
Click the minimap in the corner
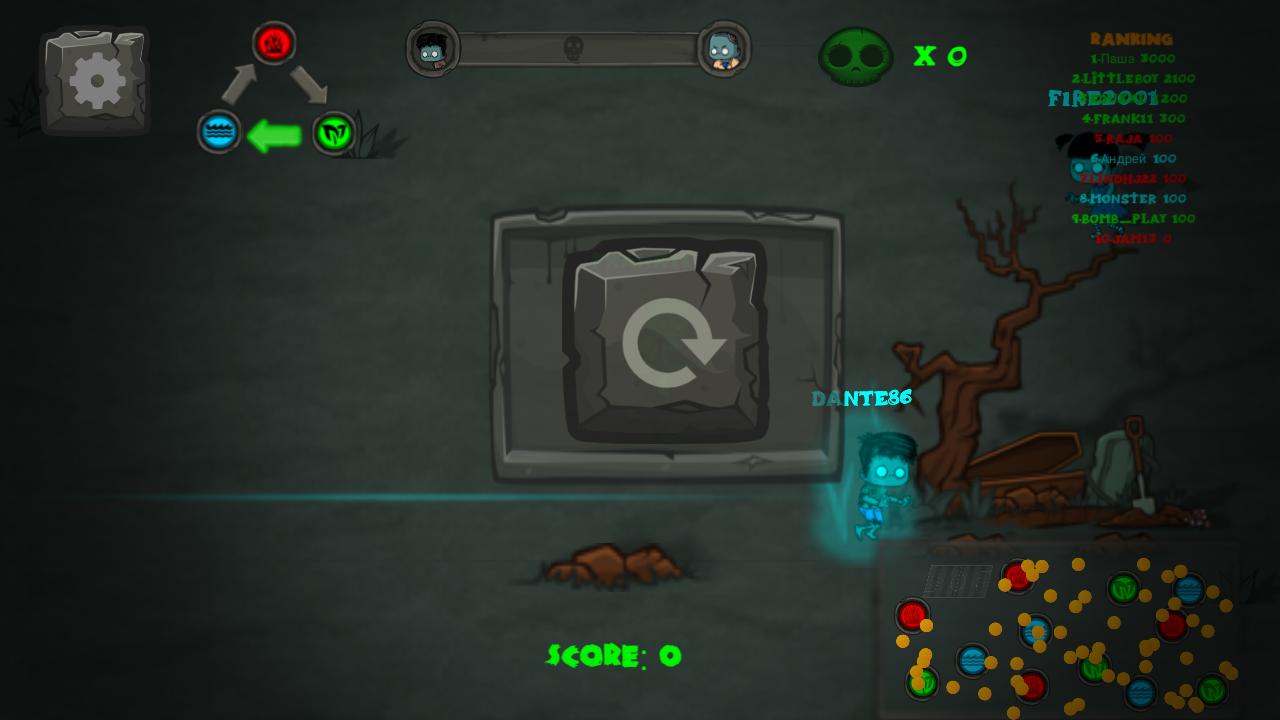[x=1060, y=632]
